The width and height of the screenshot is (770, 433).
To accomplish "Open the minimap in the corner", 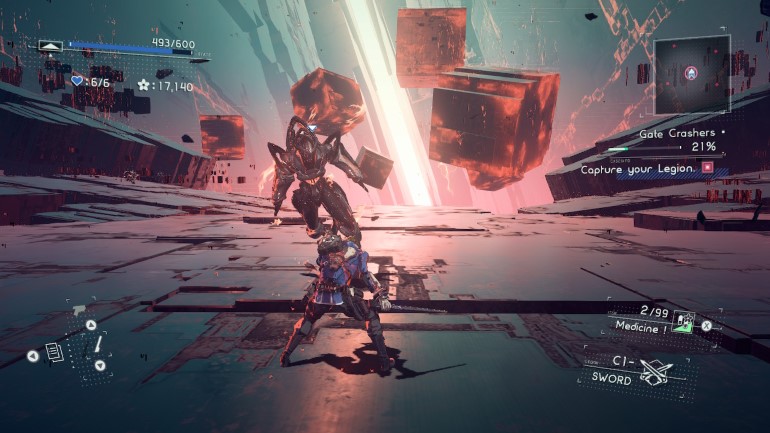I will click(692, 74).
